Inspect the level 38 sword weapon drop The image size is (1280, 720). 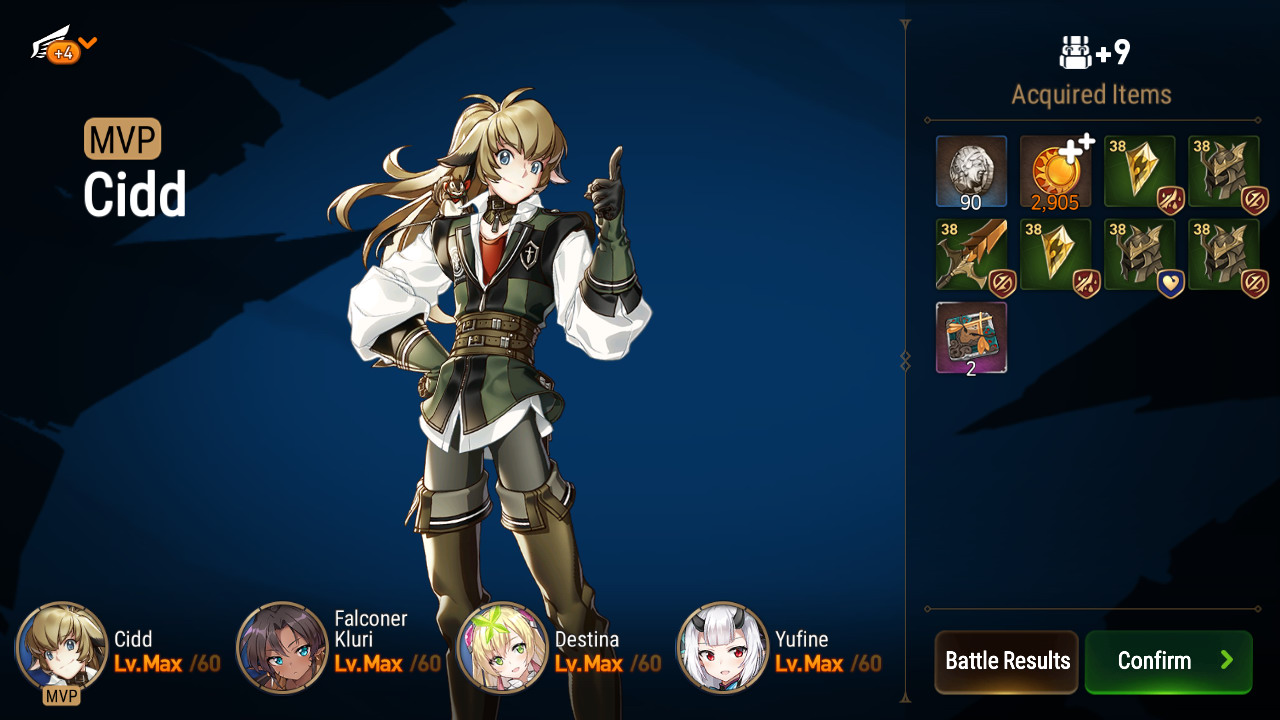(x=971, y=256)
